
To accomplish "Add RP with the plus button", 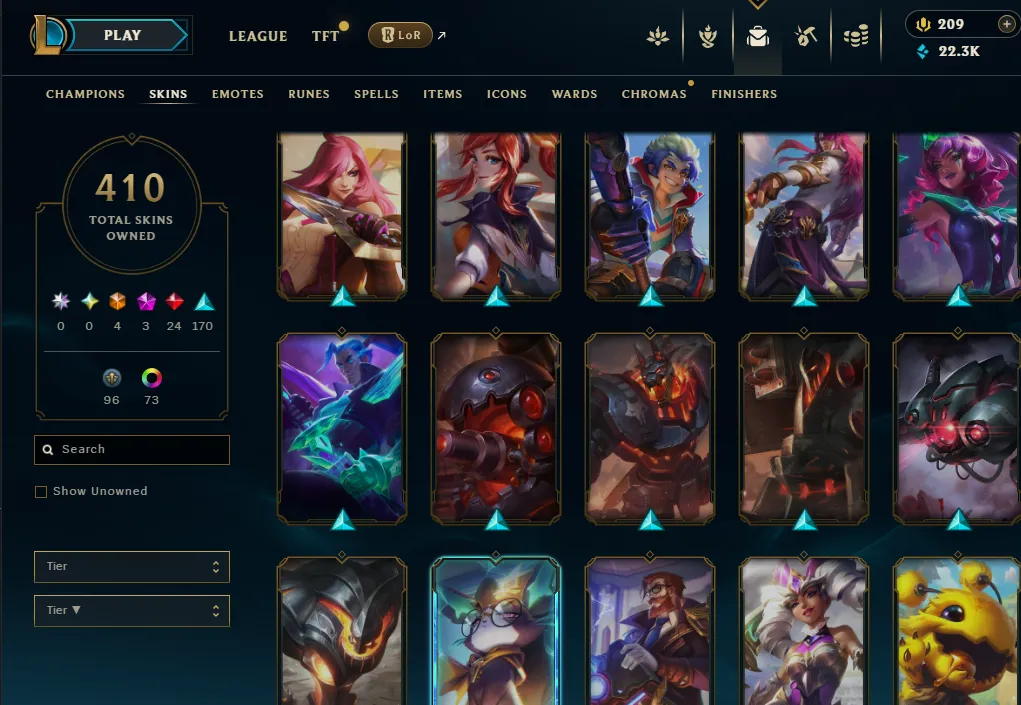I will [1006, 24].
